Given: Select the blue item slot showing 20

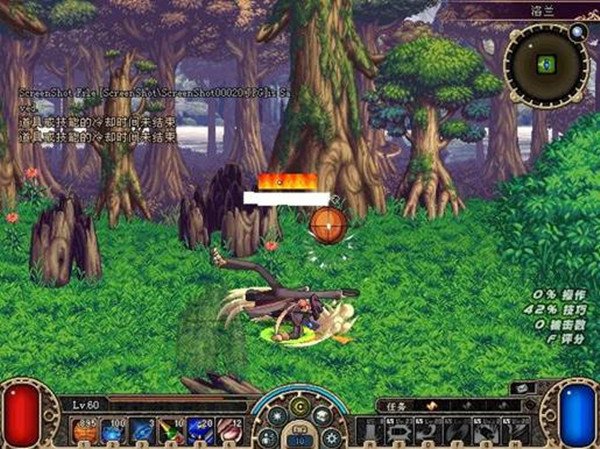Looking at the screenshot, I should (199, 431).
